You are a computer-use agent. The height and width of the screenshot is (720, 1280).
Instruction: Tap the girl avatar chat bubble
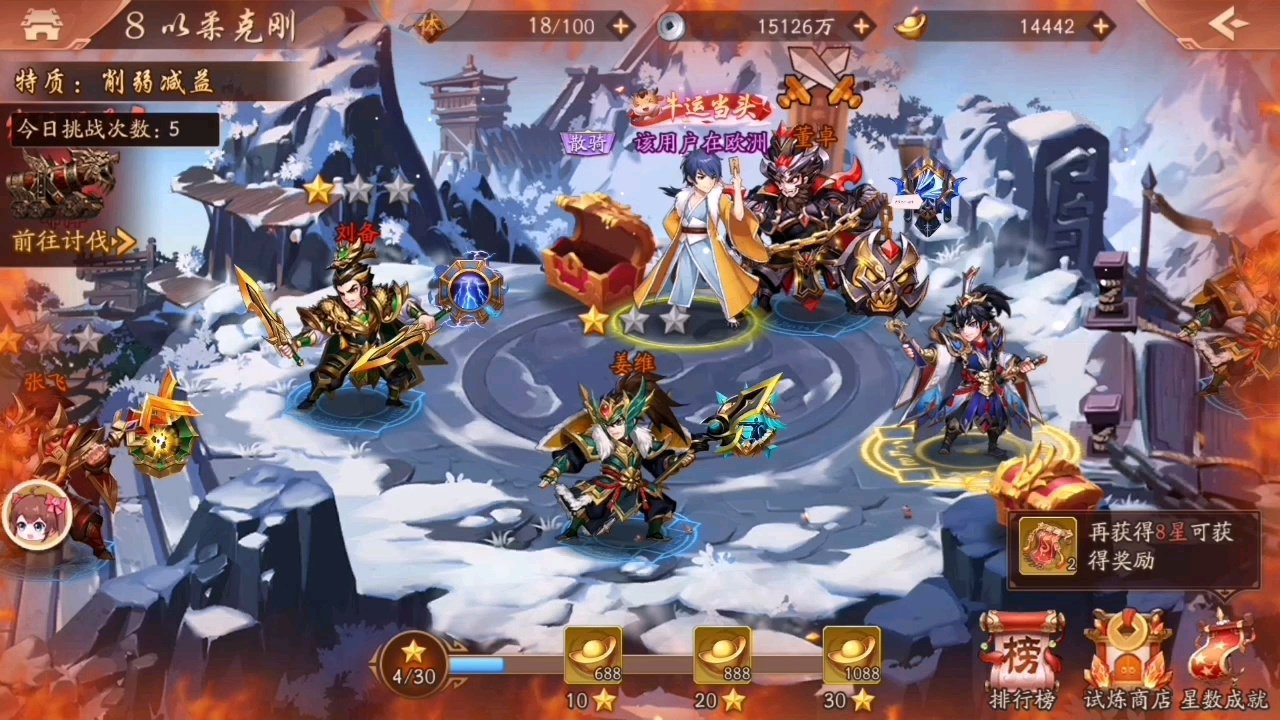(36, 515)
